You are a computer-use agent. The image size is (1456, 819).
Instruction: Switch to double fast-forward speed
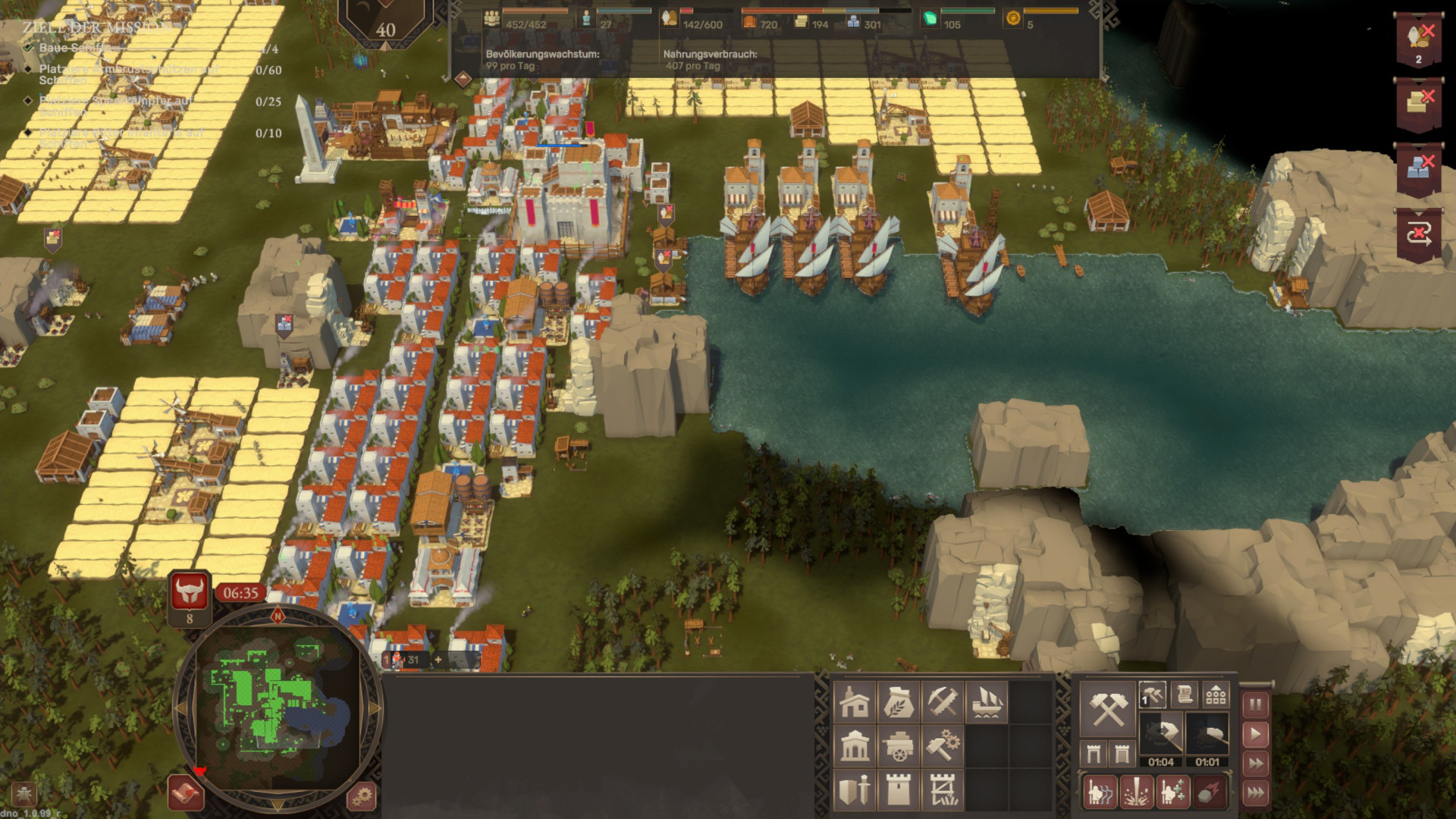click(x=1256, y=764)
